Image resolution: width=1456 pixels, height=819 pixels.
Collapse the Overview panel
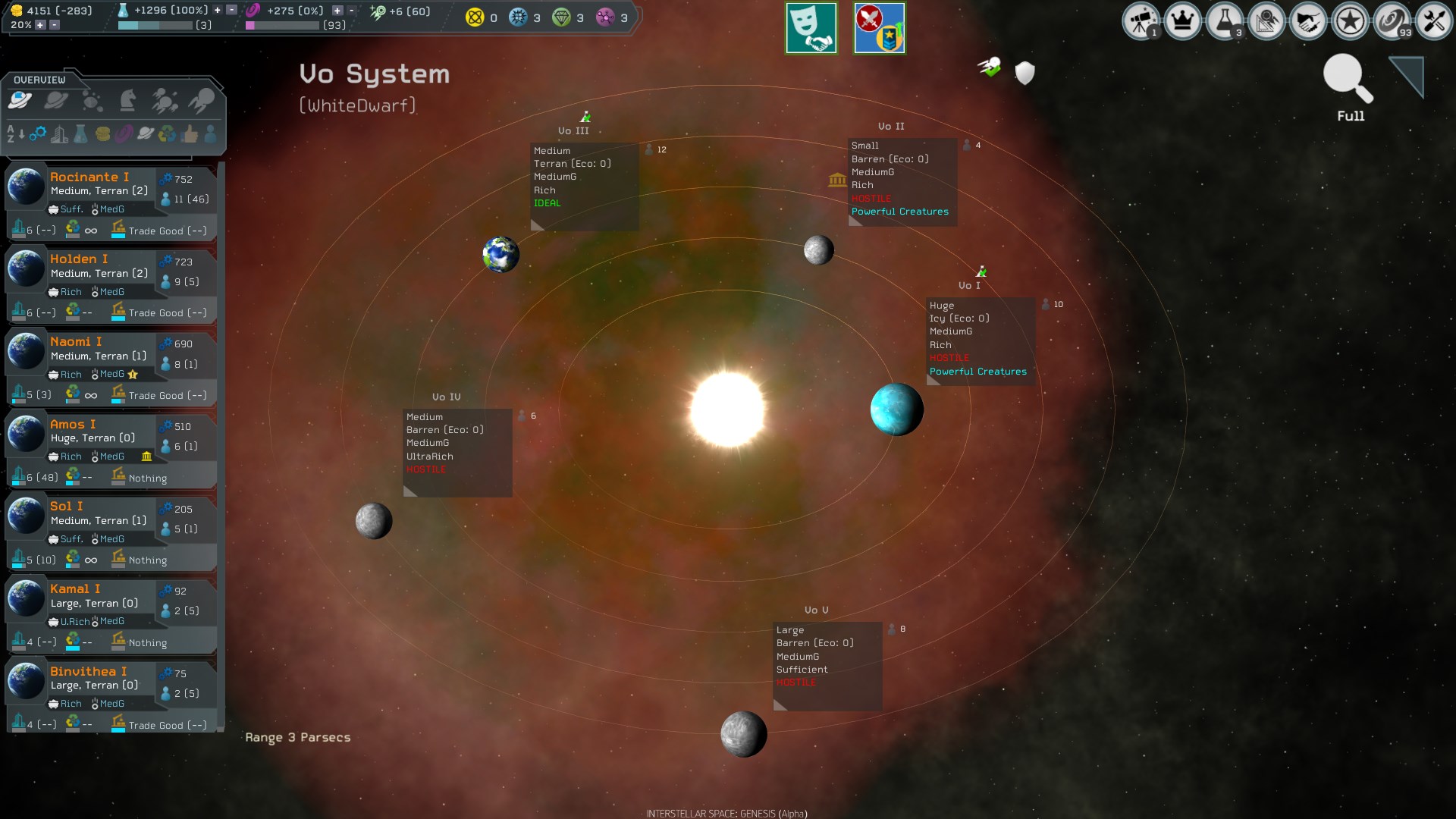39,80
